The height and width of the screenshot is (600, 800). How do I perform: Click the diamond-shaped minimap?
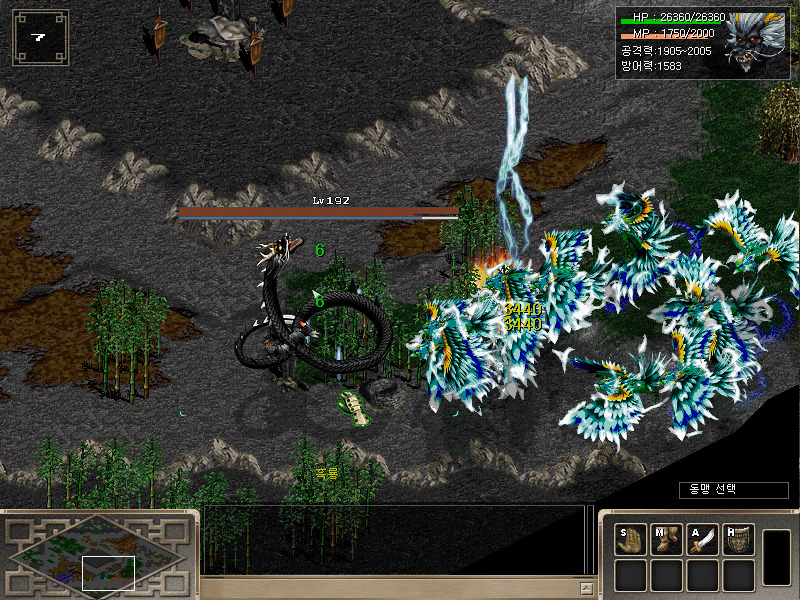pos(95,552)
